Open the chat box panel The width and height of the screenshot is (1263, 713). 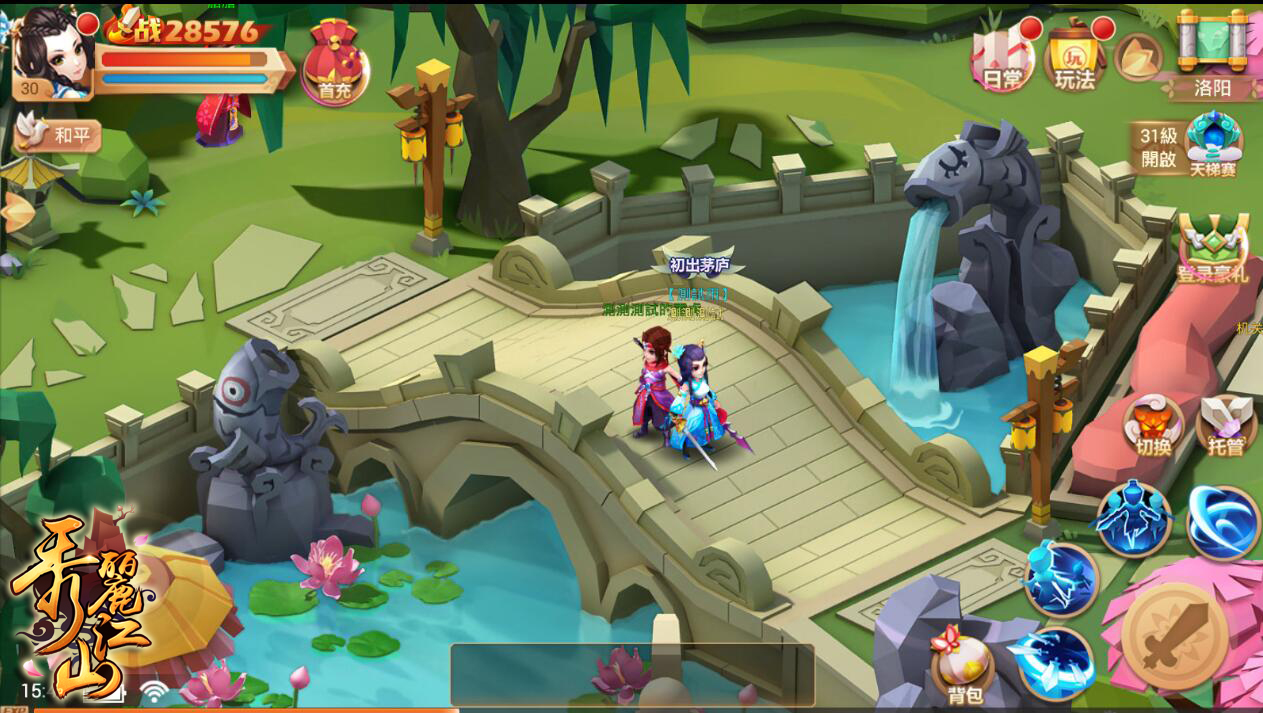click(632, 675)
